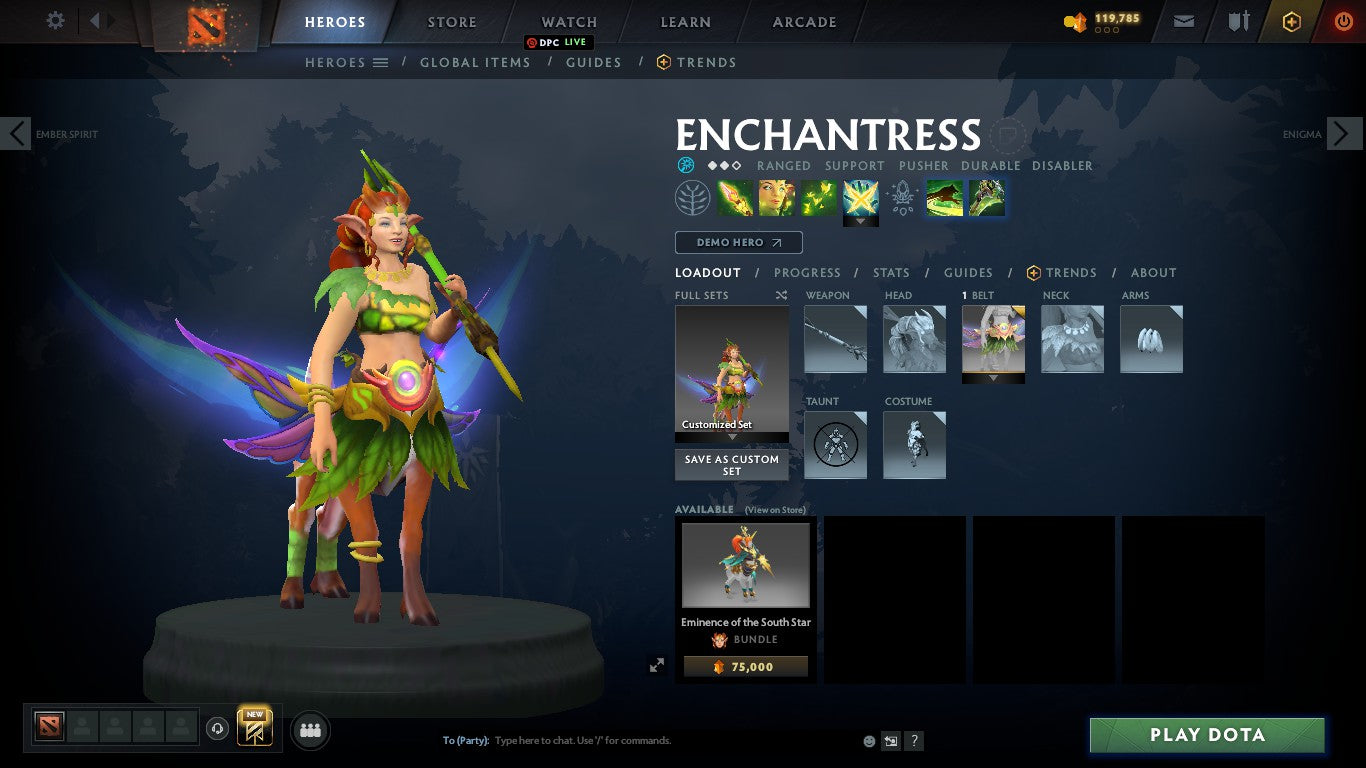Viewport: 1366px width, 768px height.
Task: Click the friends list icon
Action: (309, 729)
